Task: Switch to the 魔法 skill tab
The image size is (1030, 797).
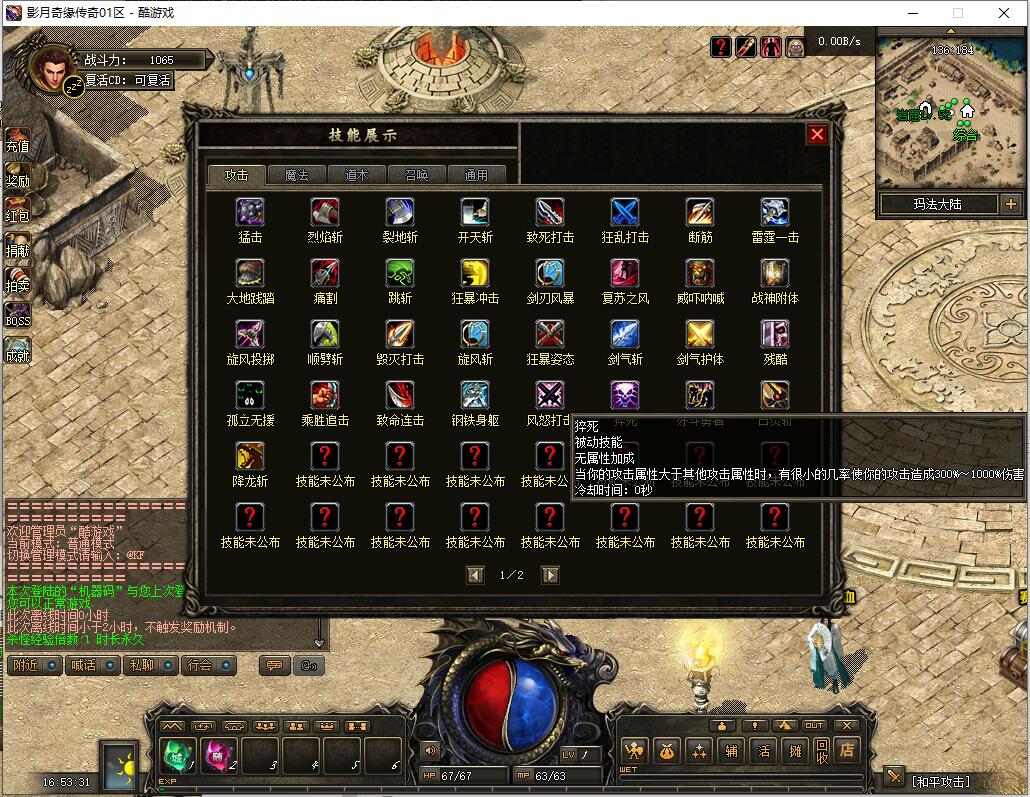Action: click(296, 175)
